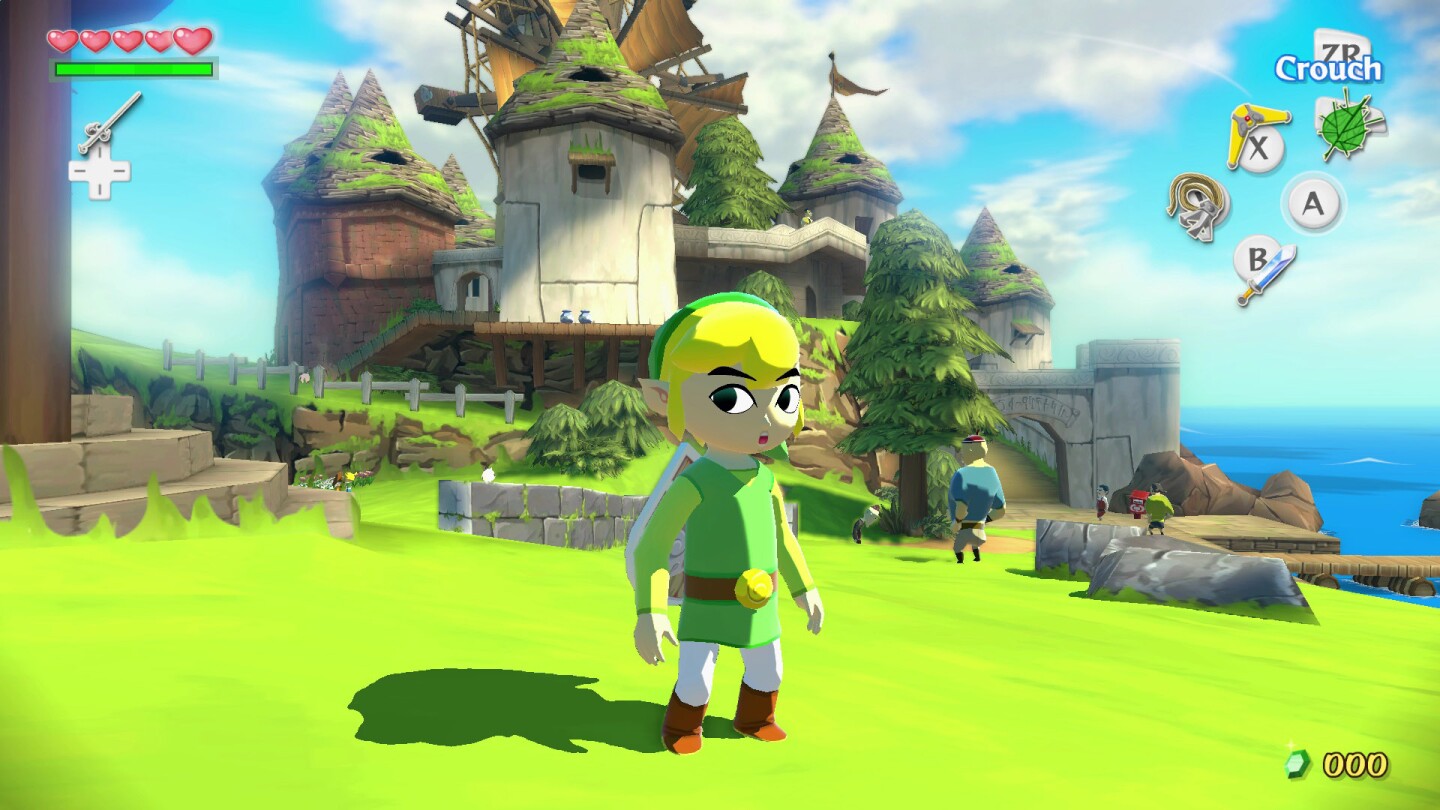Click the ZR shoulder button prompt
Image resolution: width=1440 pixels, height=810 pixels.
[x=1345, y=48]
